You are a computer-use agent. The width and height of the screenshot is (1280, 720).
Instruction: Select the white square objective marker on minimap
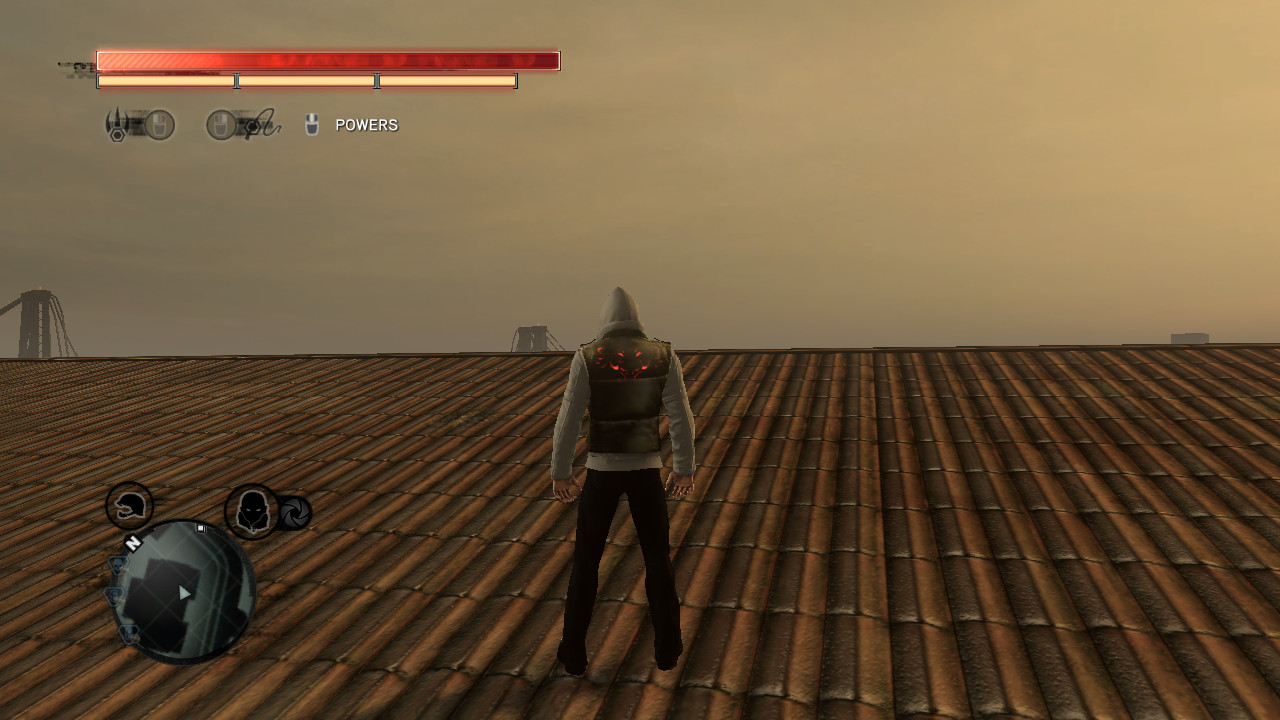coord(201,528)
